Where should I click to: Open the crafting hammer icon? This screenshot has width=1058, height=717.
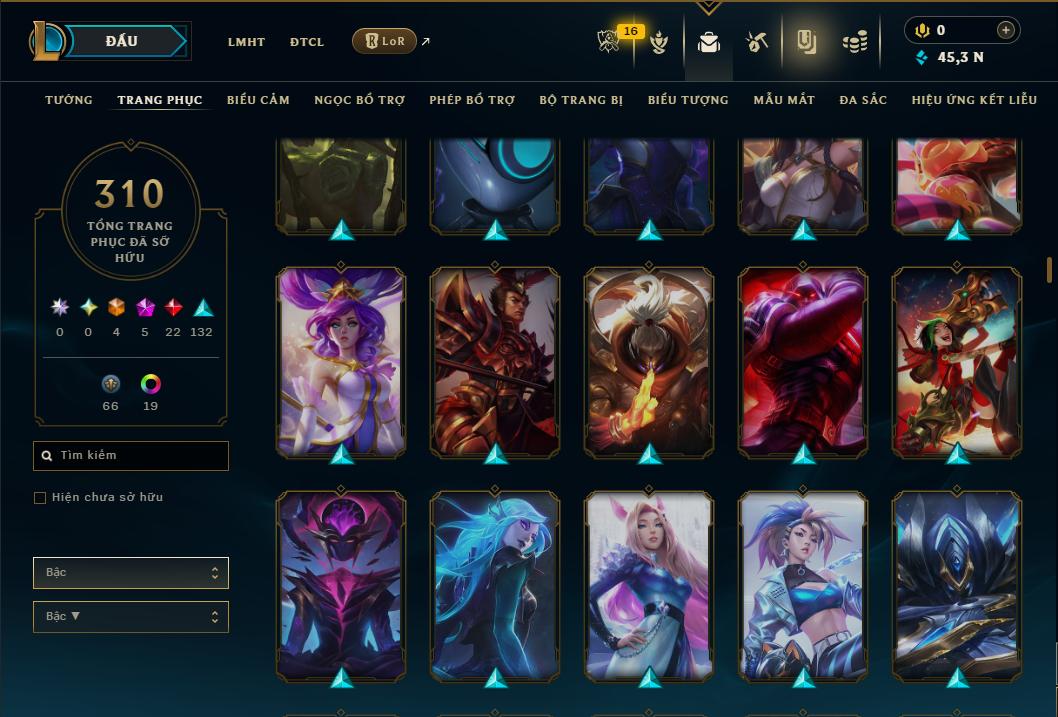756,42
